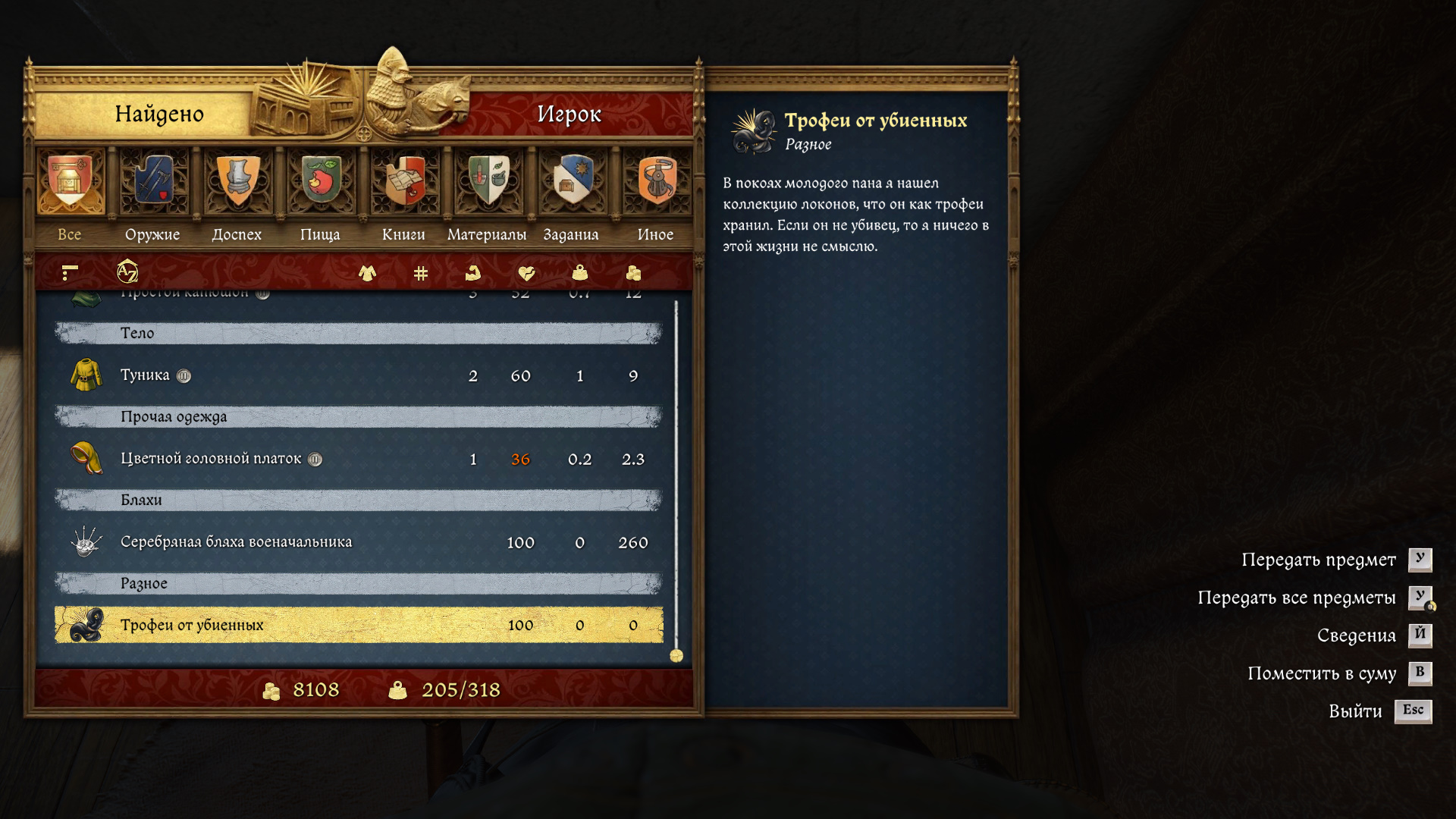Sort the list alphabetically with the A-Z icon
1456x819 pixels.
[127, 271]
